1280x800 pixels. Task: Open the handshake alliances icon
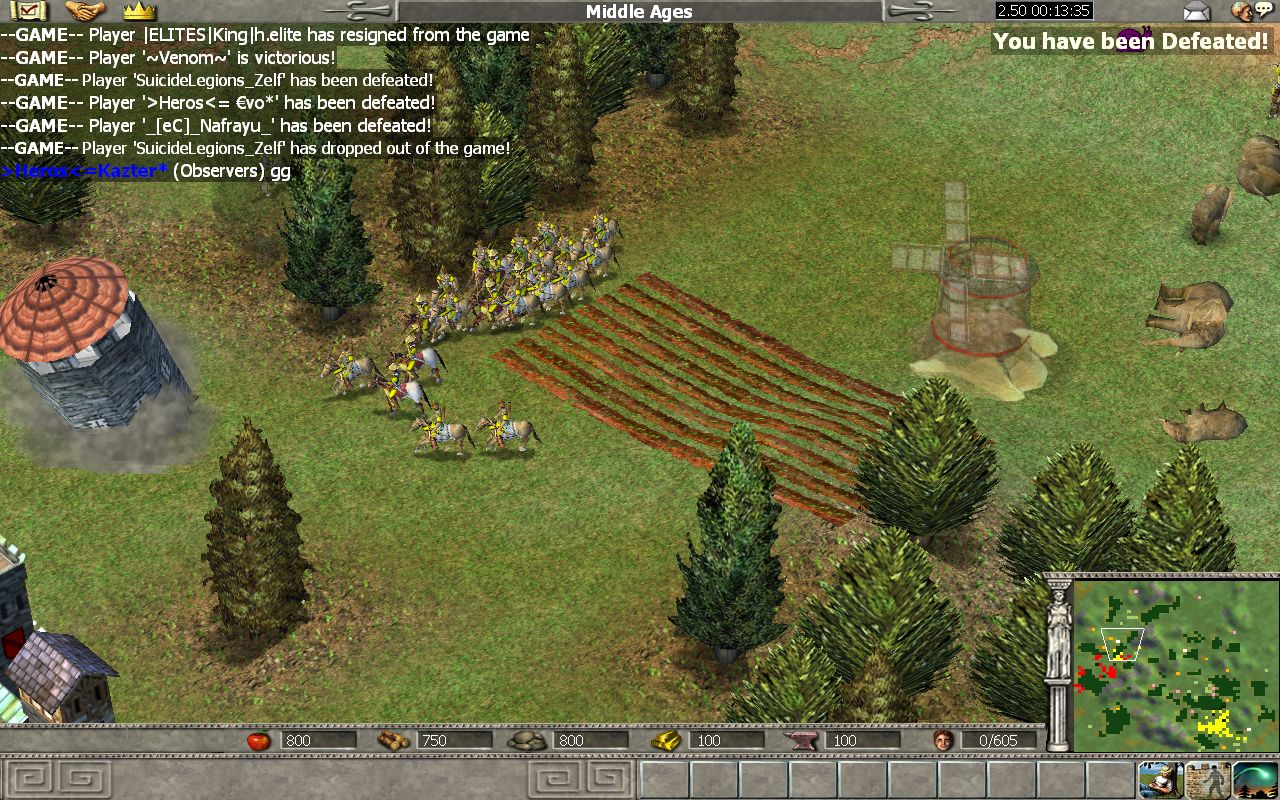[85, 11]
